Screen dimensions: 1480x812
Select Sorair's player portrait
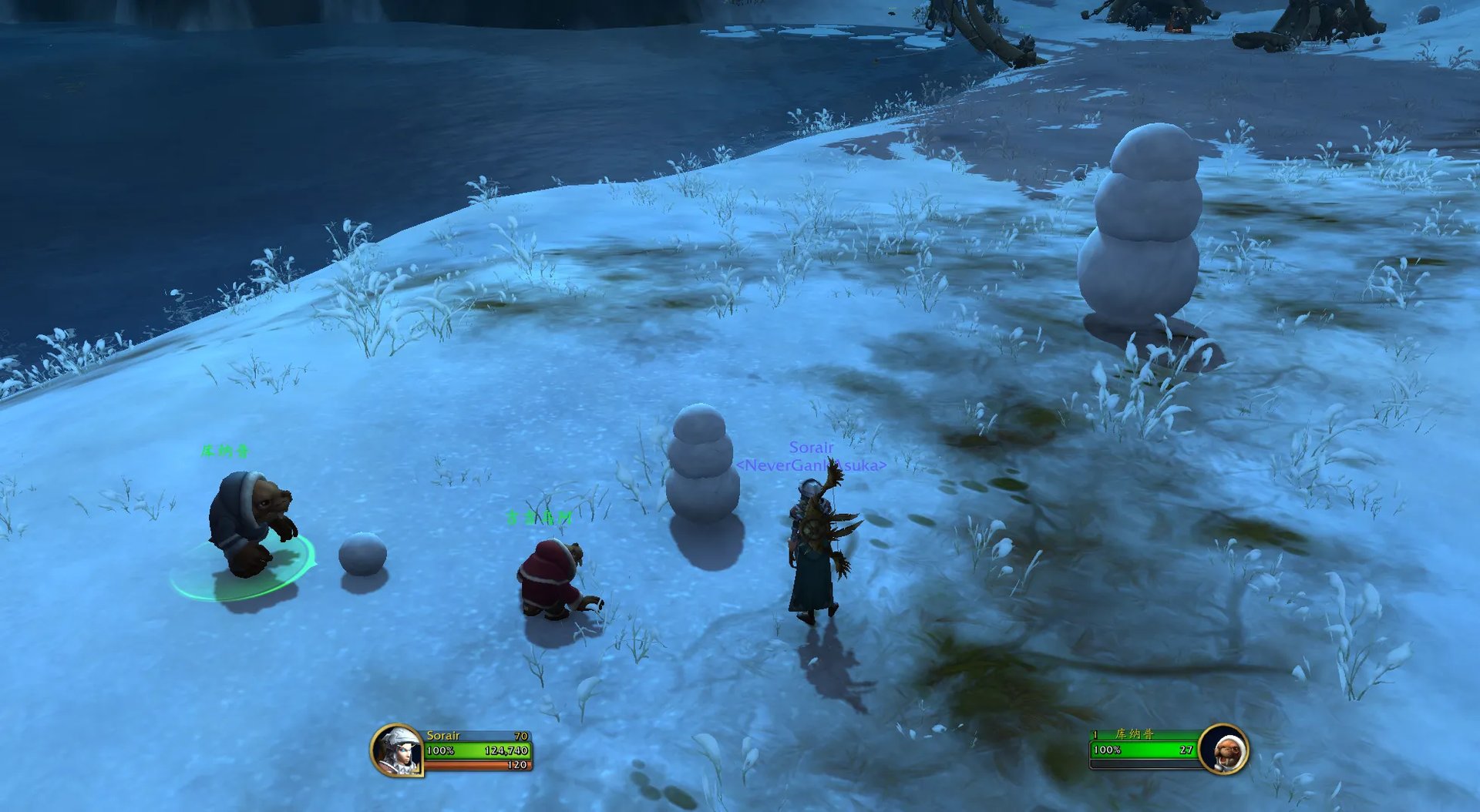tap(397, 750)
